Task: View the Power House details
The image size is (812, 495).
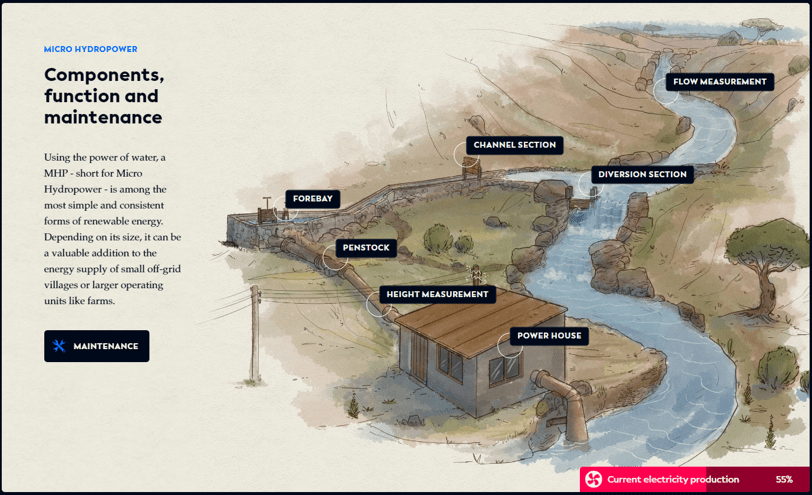Action: point(549,336)
